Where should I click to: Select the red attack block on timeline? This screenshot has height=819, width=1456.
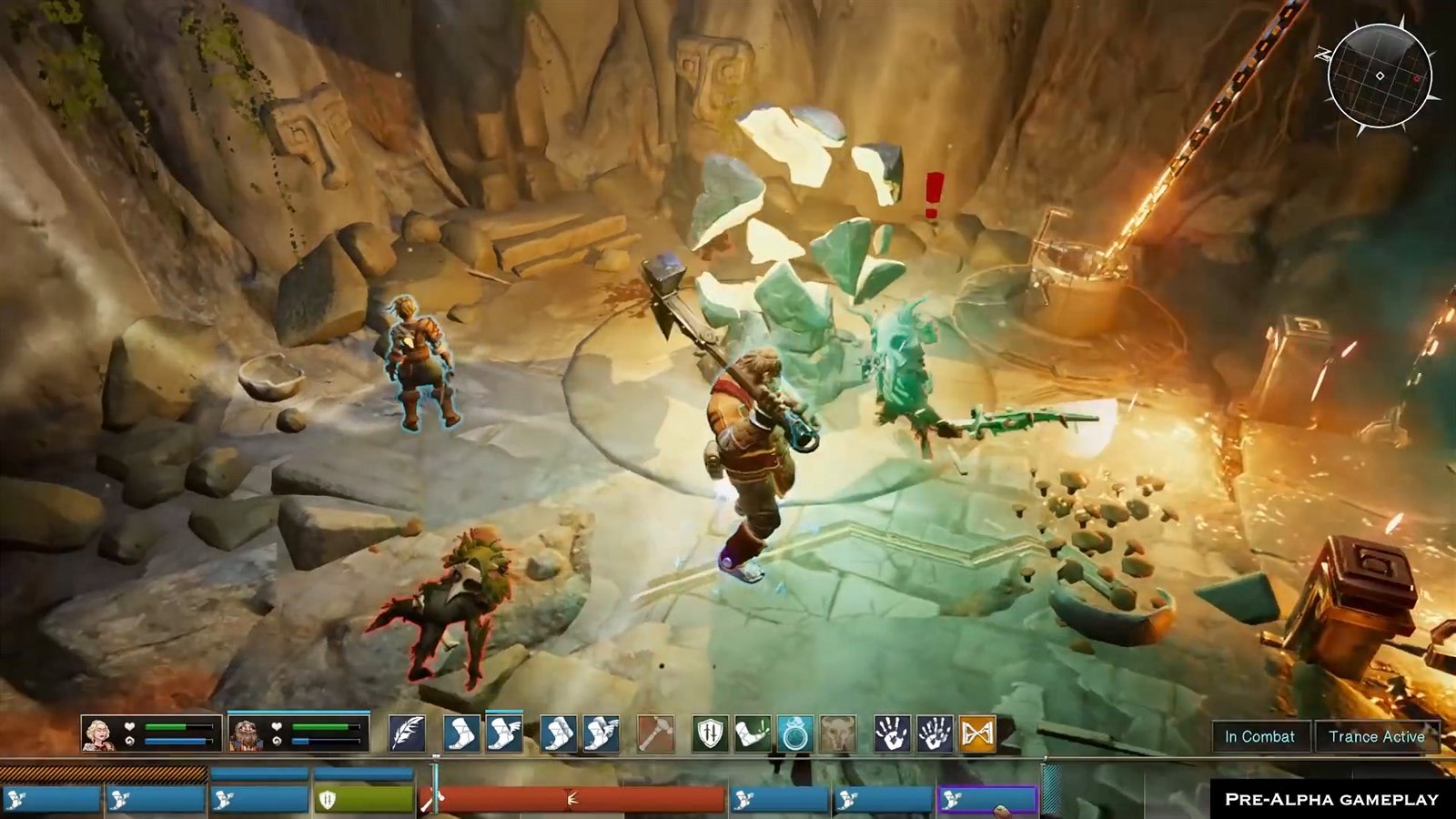pyautogui.click(x=573, y=800)
